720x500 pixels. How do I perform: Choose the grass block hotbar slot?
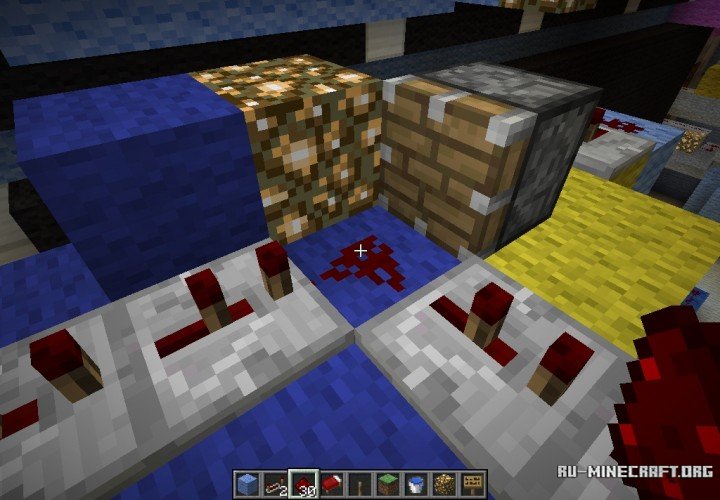click(387, 483)
